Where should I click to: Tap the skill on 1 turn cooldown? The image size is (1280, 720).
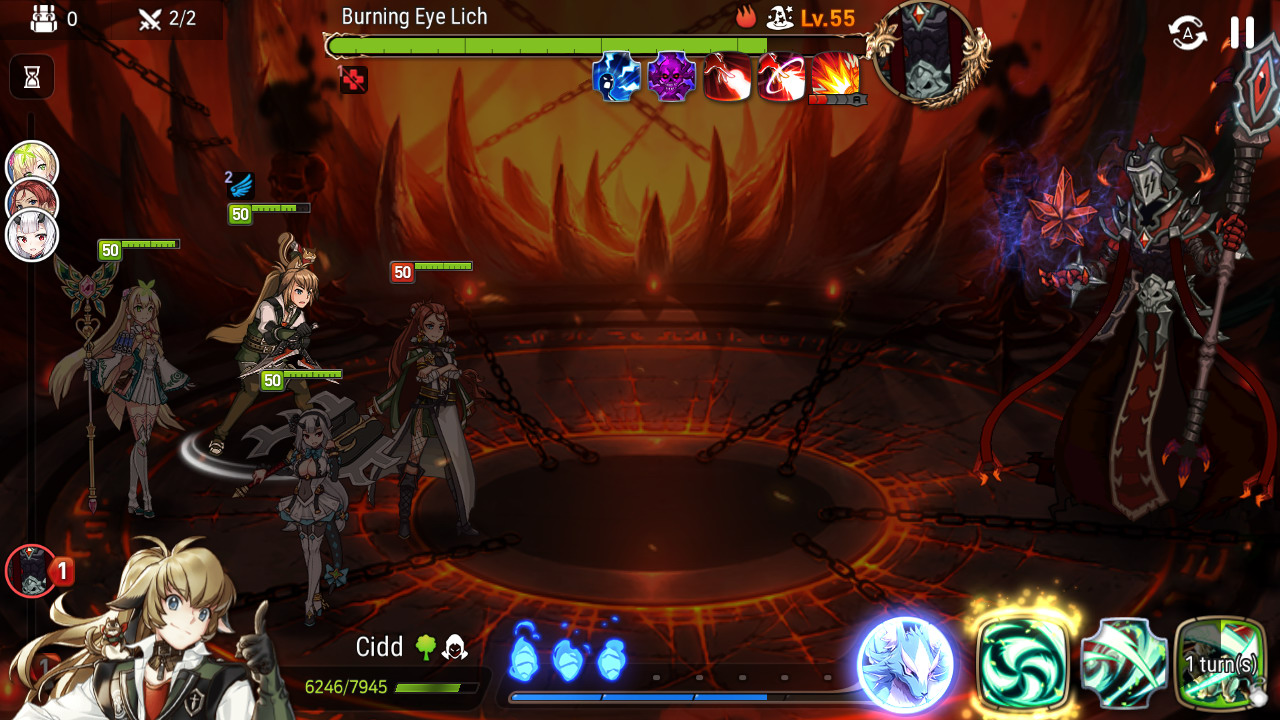(1220, 663)
